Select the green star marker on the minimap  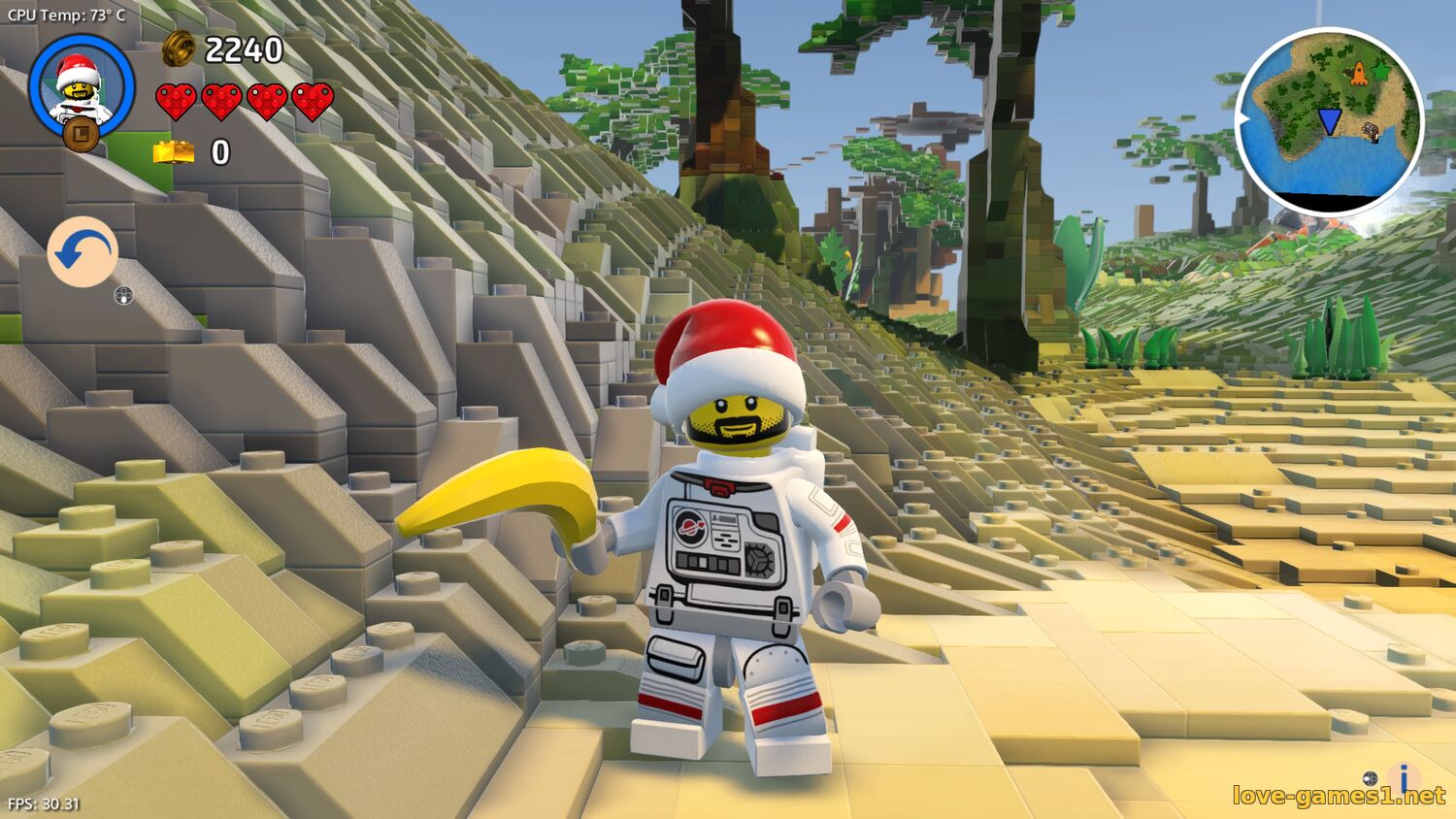1380,70
